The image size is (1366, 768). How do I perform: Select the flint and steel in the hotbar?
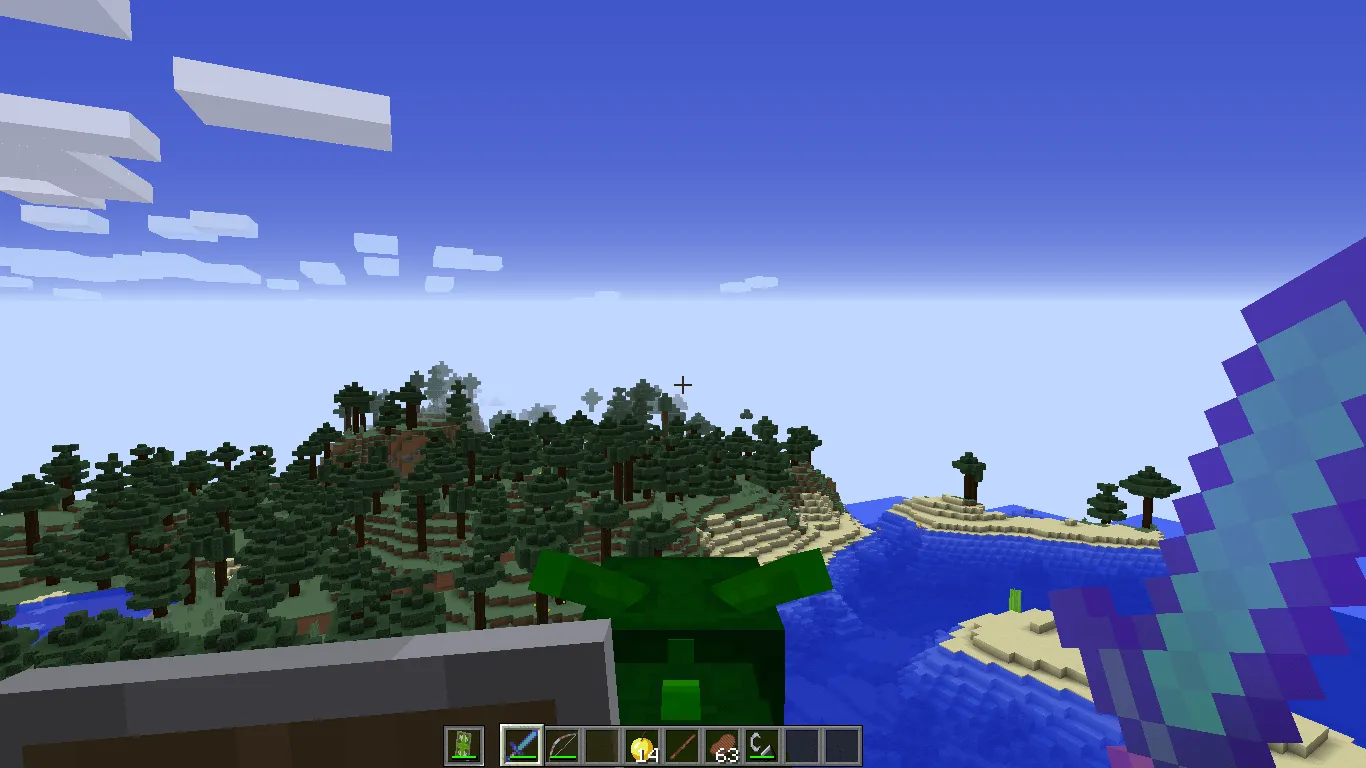pos(760,745)
